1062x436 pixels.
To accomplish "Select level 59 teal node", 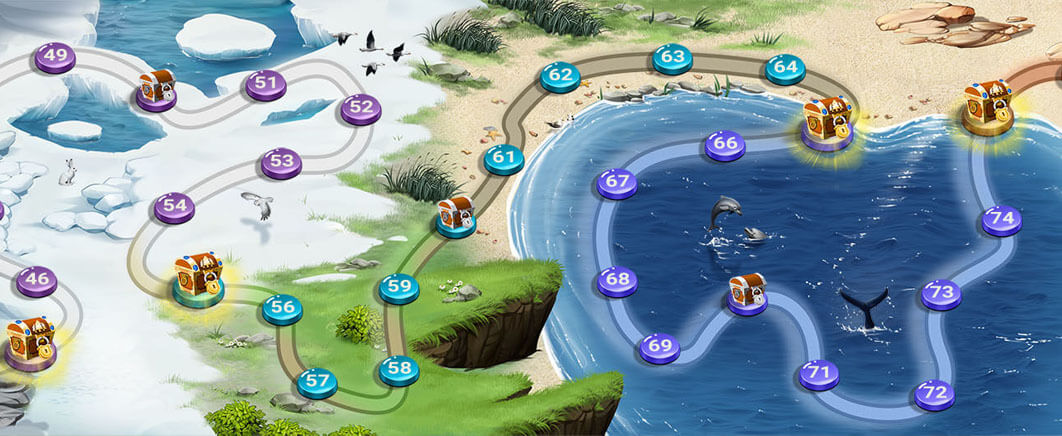I will click(x=399, y=288).
